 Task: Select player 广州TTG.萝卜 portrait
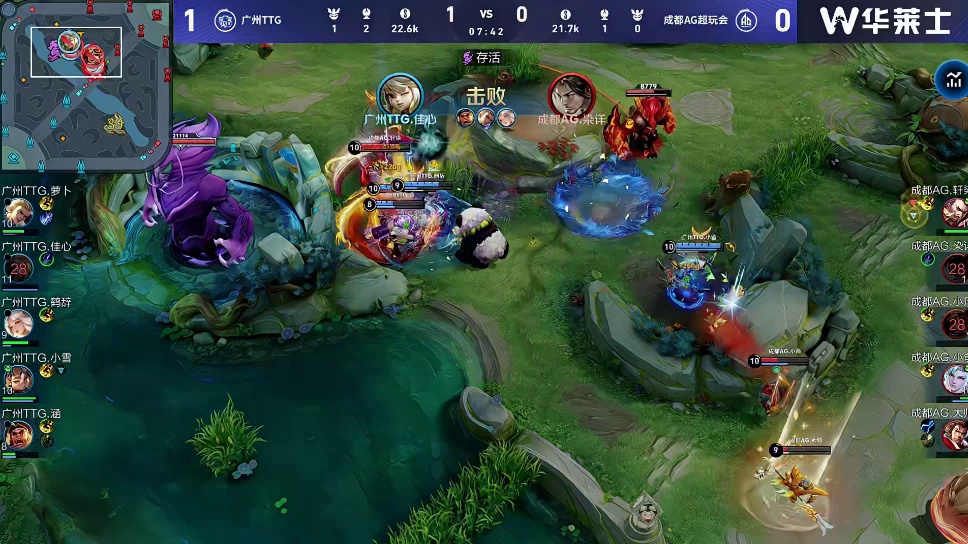[17, 212]
